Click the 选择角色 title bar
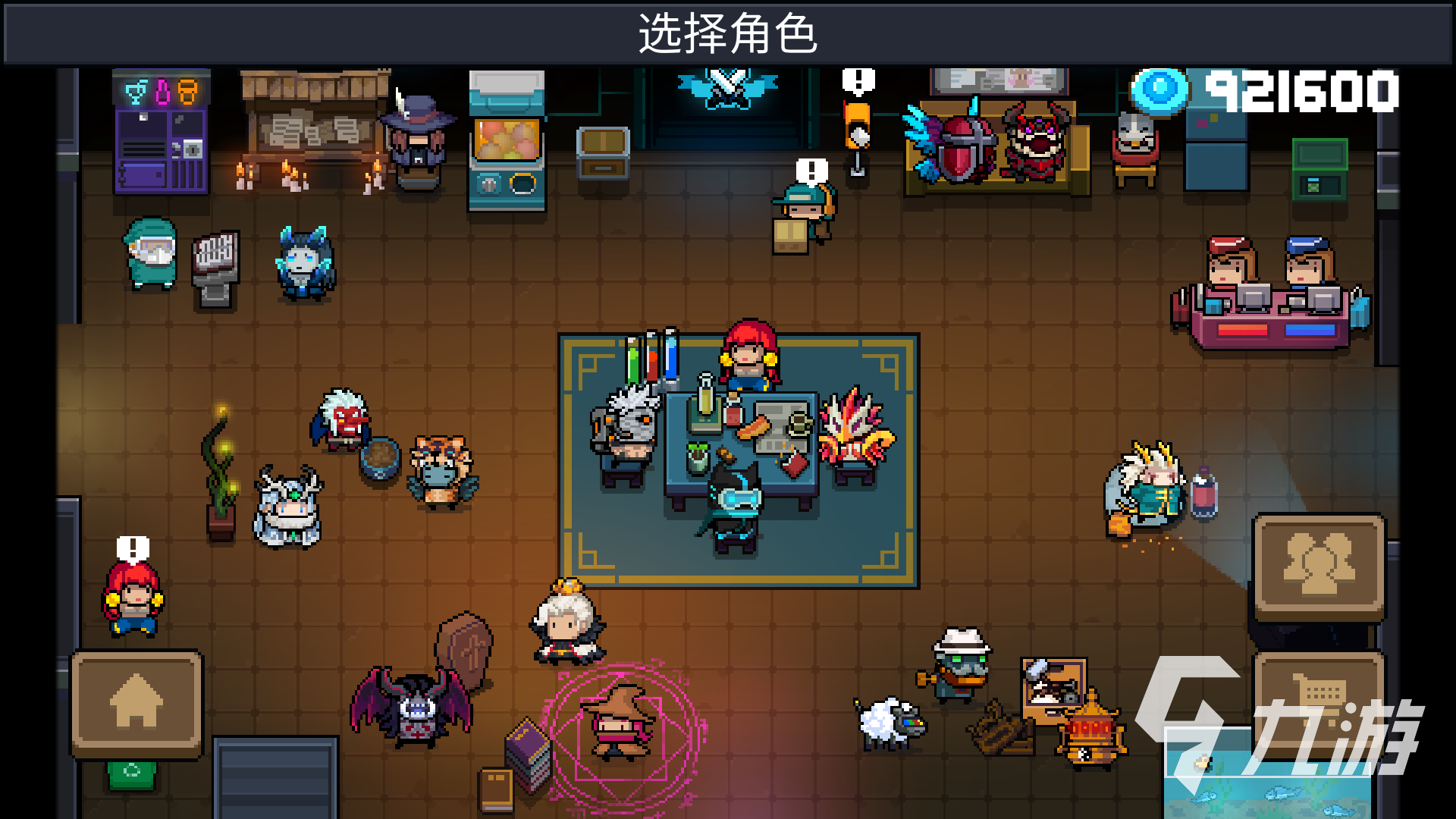This screenshot has height=819, width=1456. [x=728, y=32]
